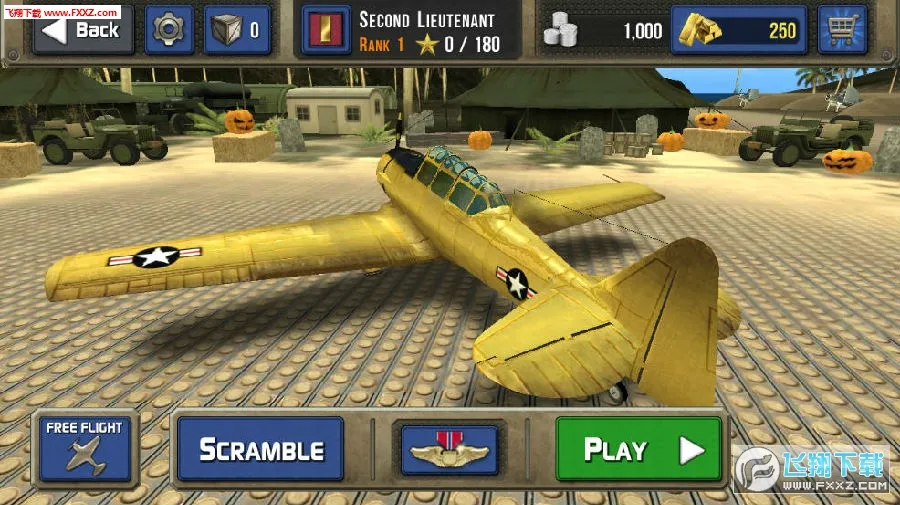Image resolution: width=900 pixels, height=505 pixels.
Task: View the Second Lieutenant rank panel
Action: pyautogui.click(x=408, y=30)
